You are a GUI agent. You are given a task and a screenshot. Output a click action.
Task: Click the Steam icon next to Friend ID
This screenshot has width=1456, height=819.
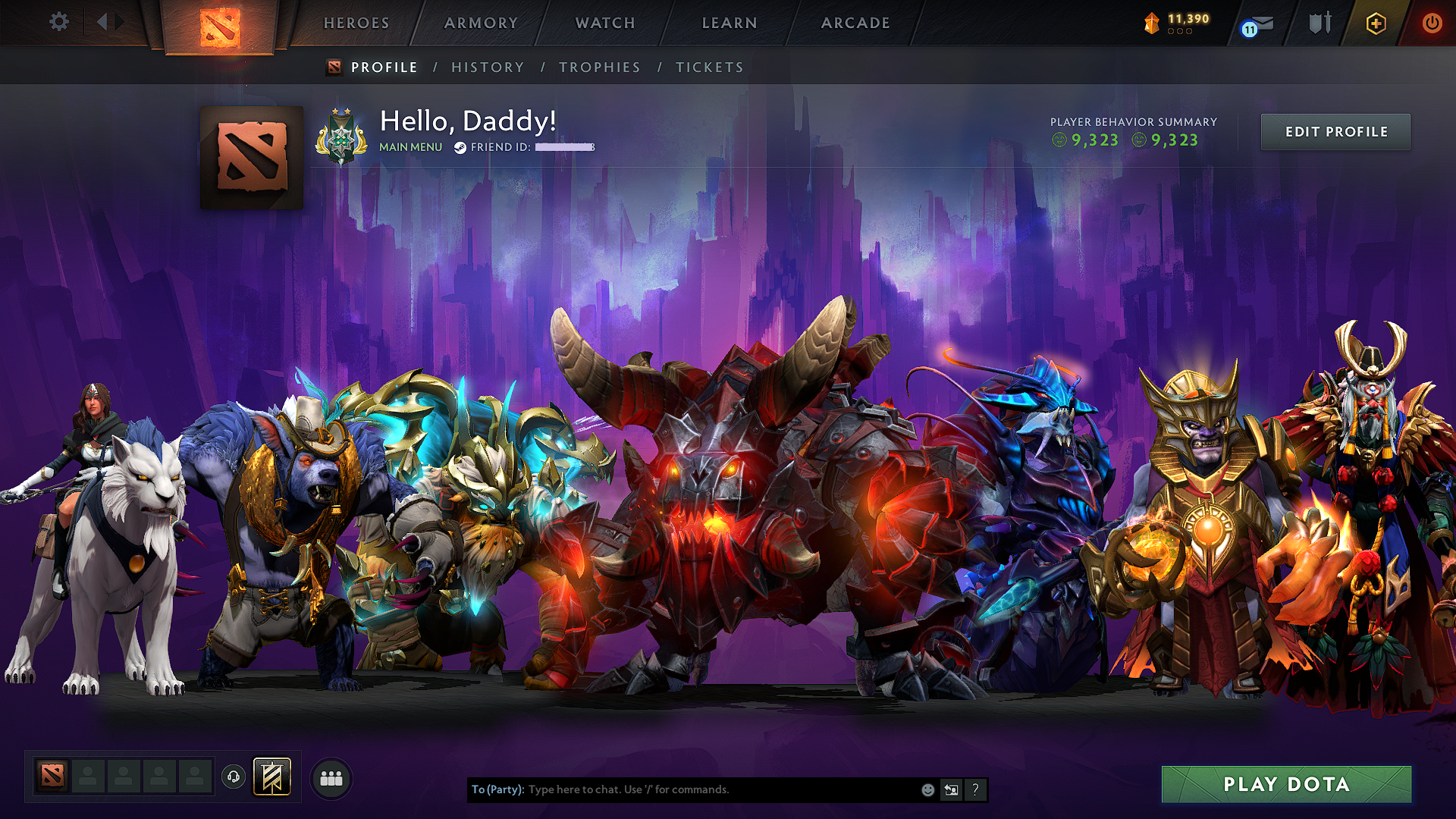click(459, 148)
